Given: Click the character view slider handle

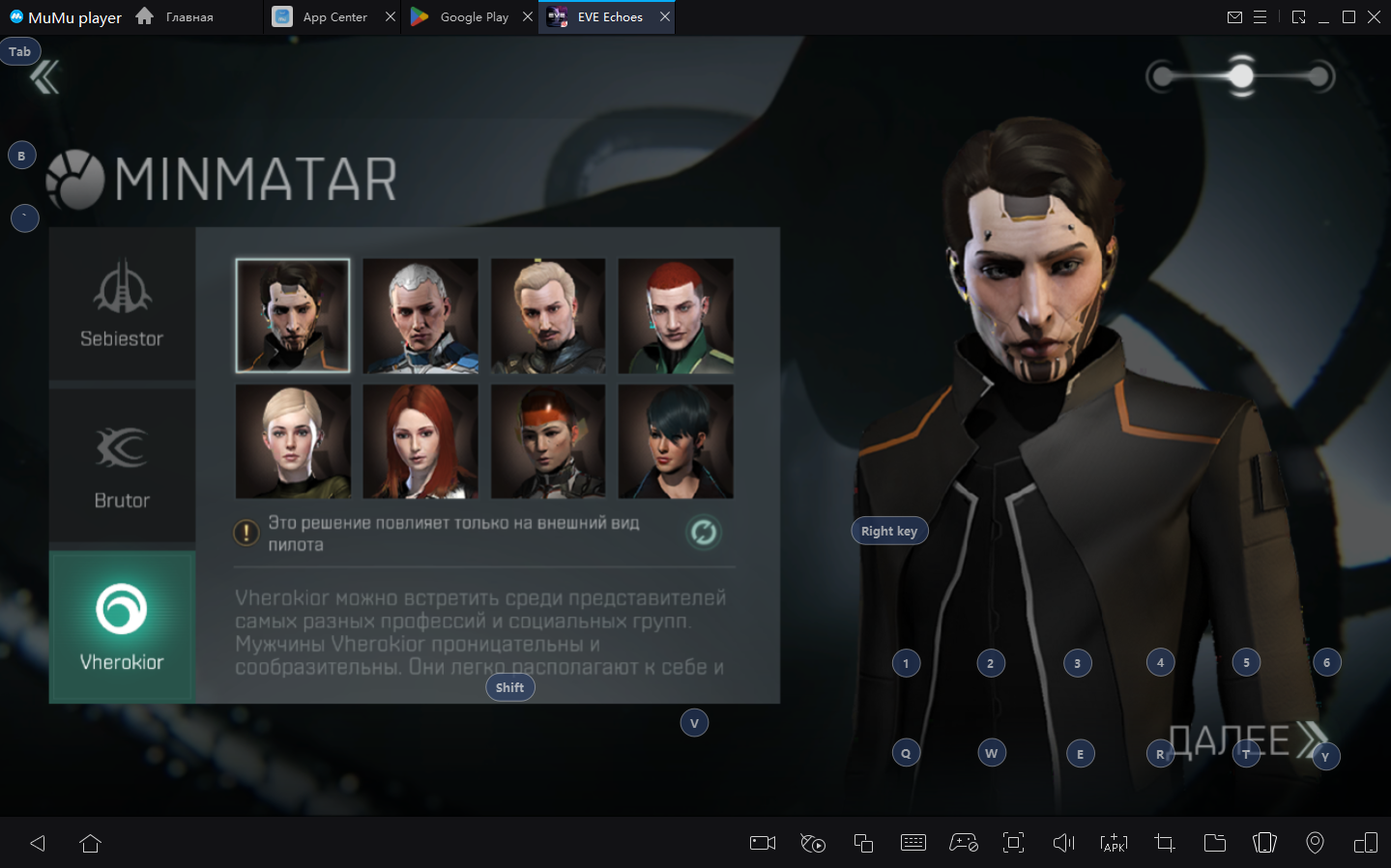Looking at the screenshot, I should pos(1241,75).
